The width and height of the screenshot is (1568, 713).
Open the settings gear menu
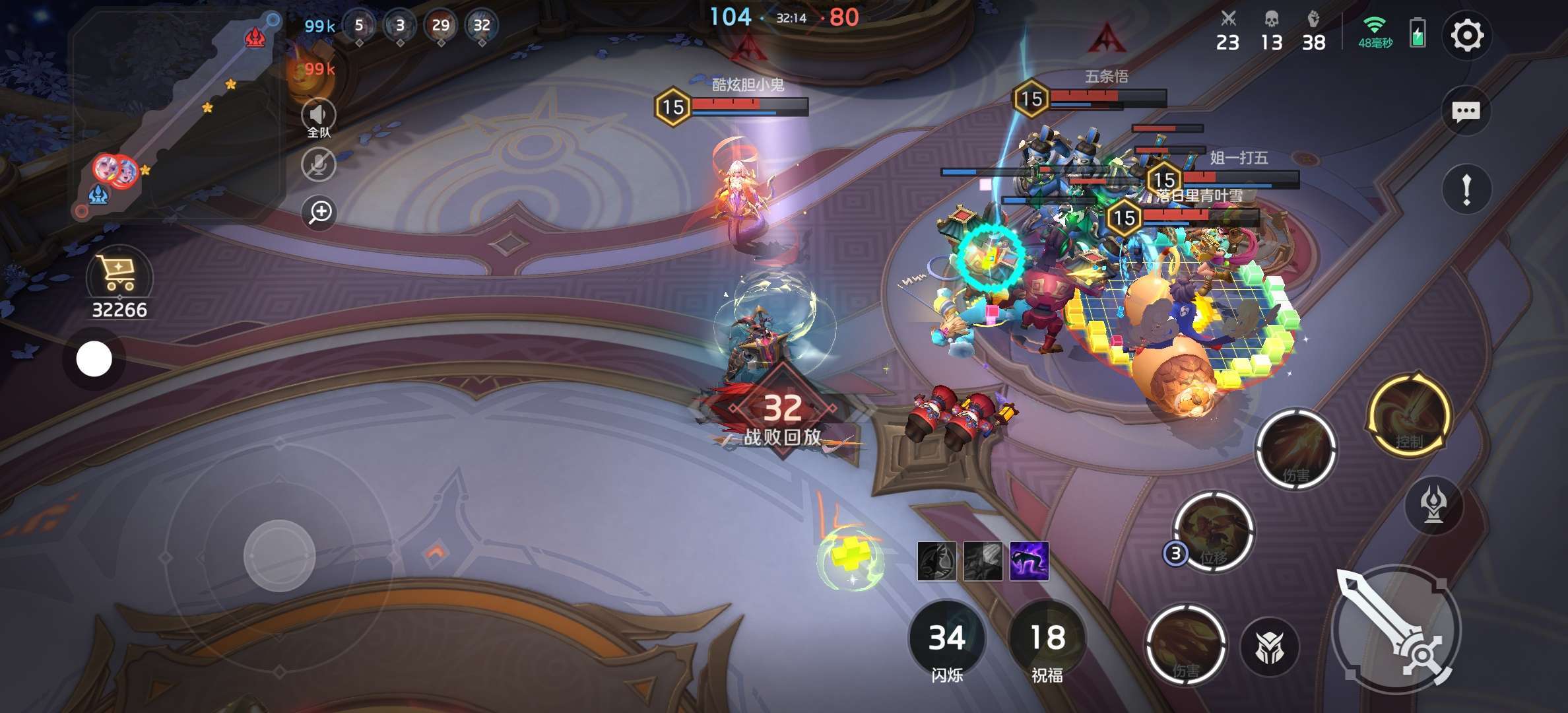tap(1466, 36)
